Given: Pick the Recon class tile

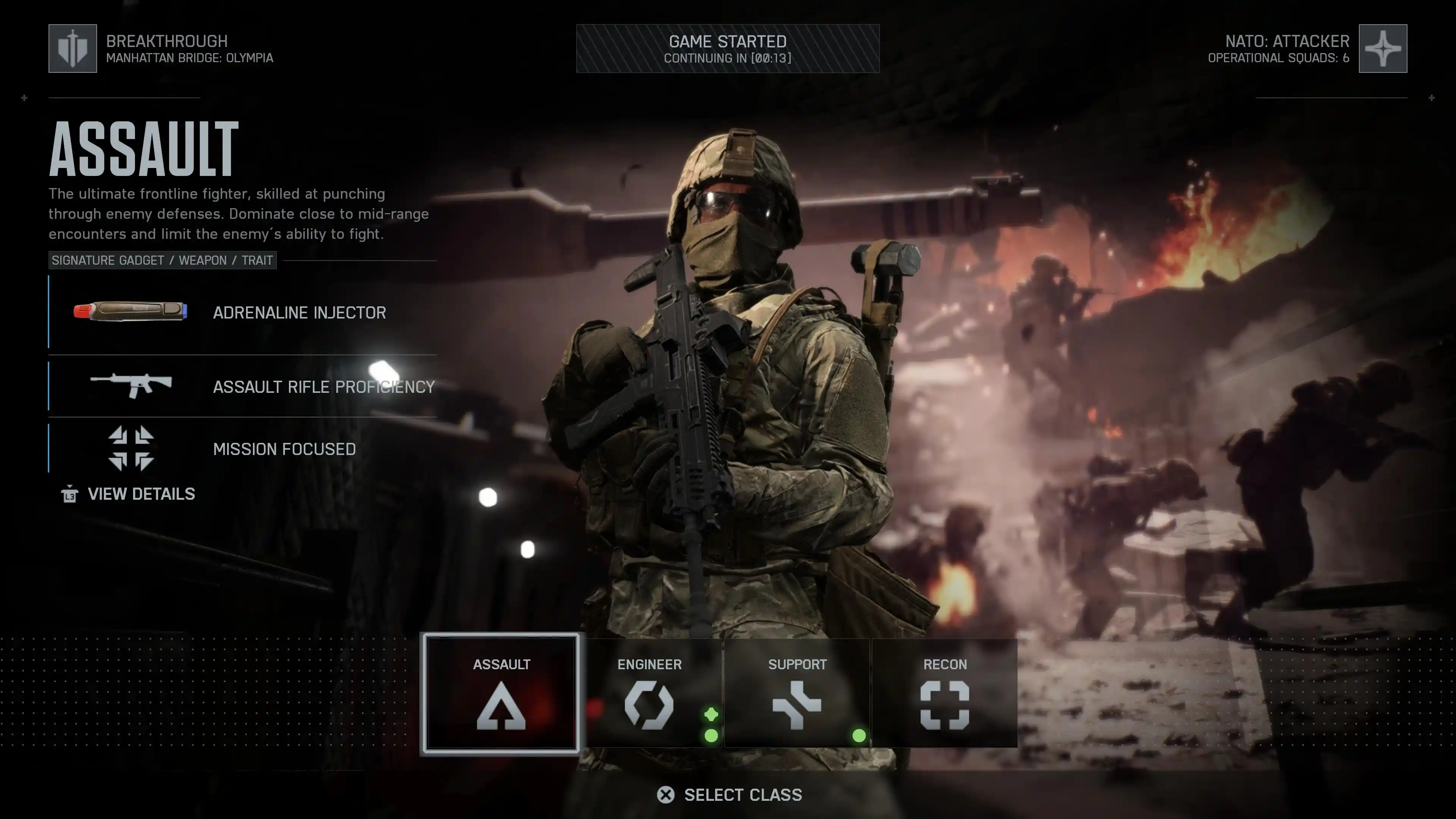Looking at the screenshot, I should pyautogui.click(x=945, y=693).
